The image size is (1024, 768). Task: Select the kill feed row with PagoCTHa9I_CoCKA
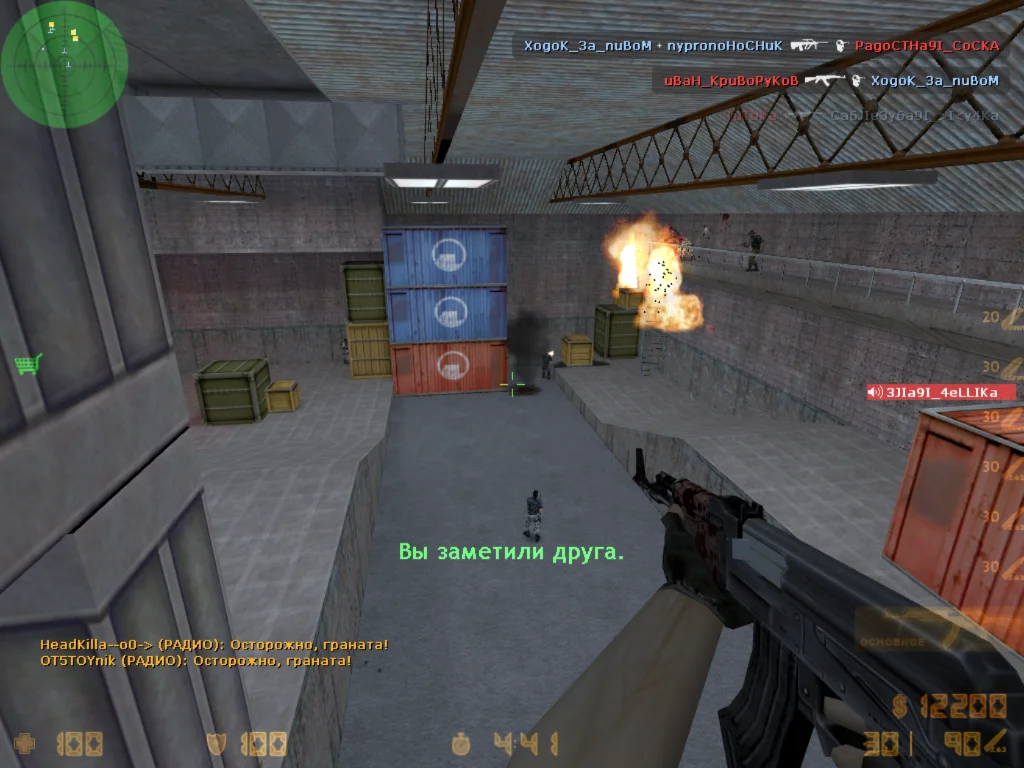(x=762, y=46)
